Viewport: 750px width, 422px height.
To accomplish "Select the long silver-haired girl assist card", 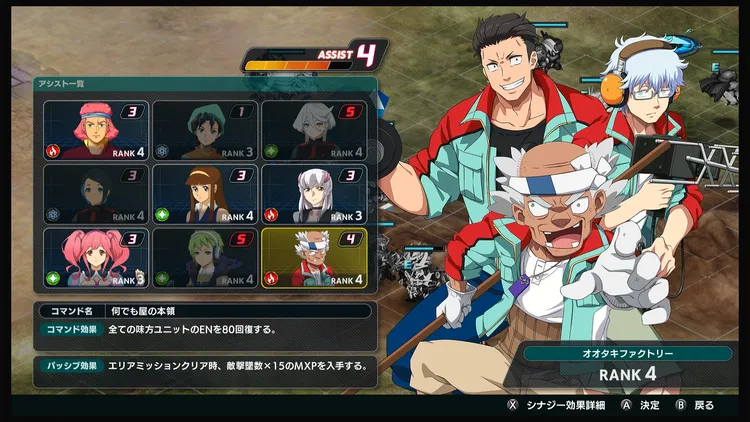I will click(313, 194).
